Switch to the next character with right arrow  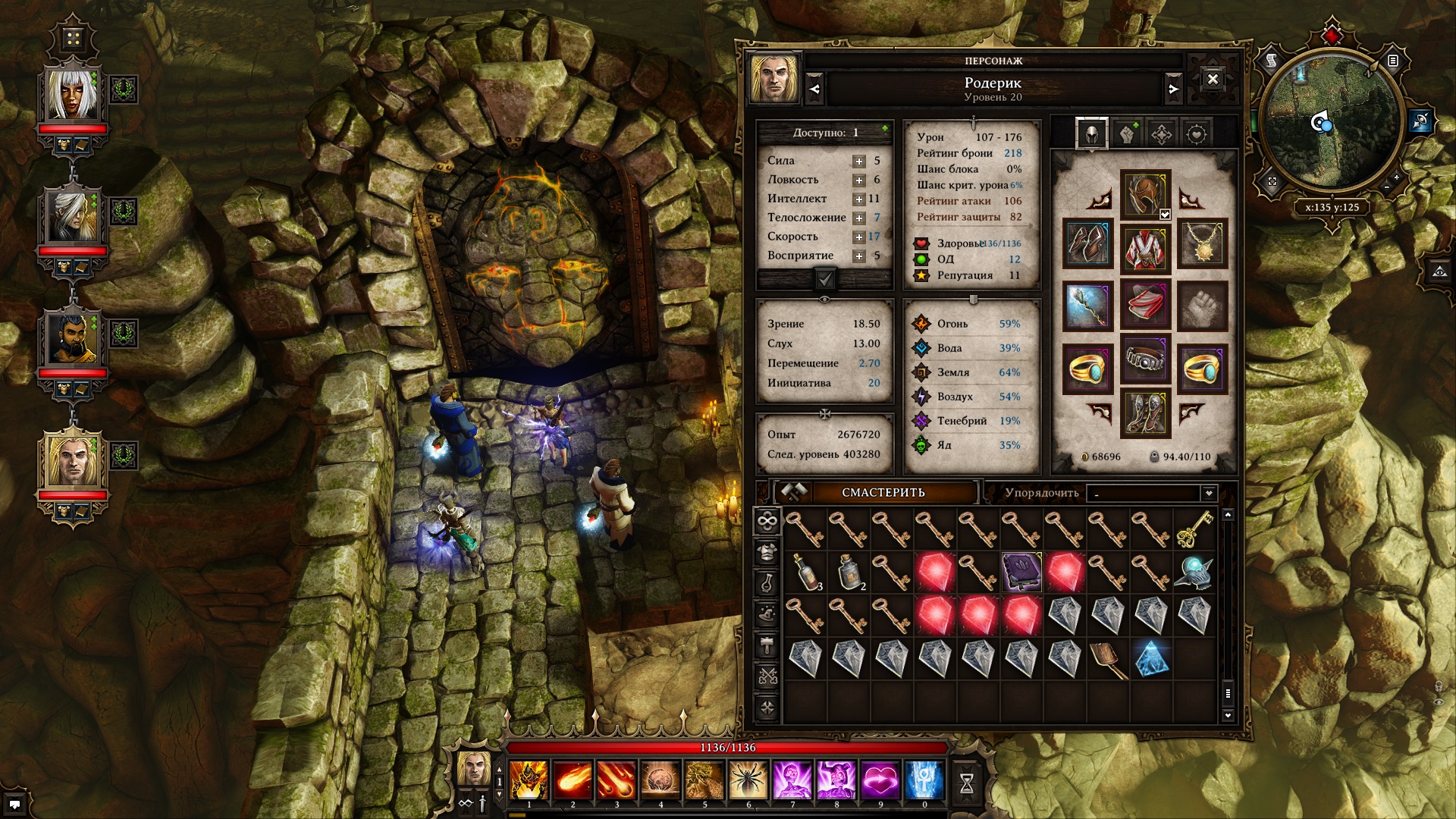click(1173, 89)
